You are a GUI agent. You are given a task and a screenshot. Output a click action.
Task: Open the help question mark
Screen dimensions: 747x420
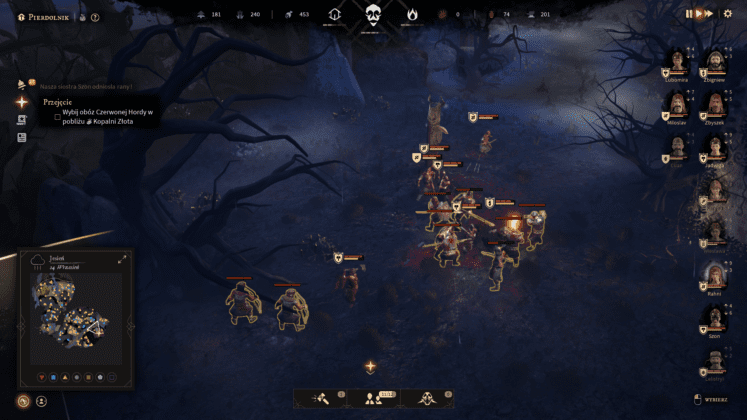[95, 17]
